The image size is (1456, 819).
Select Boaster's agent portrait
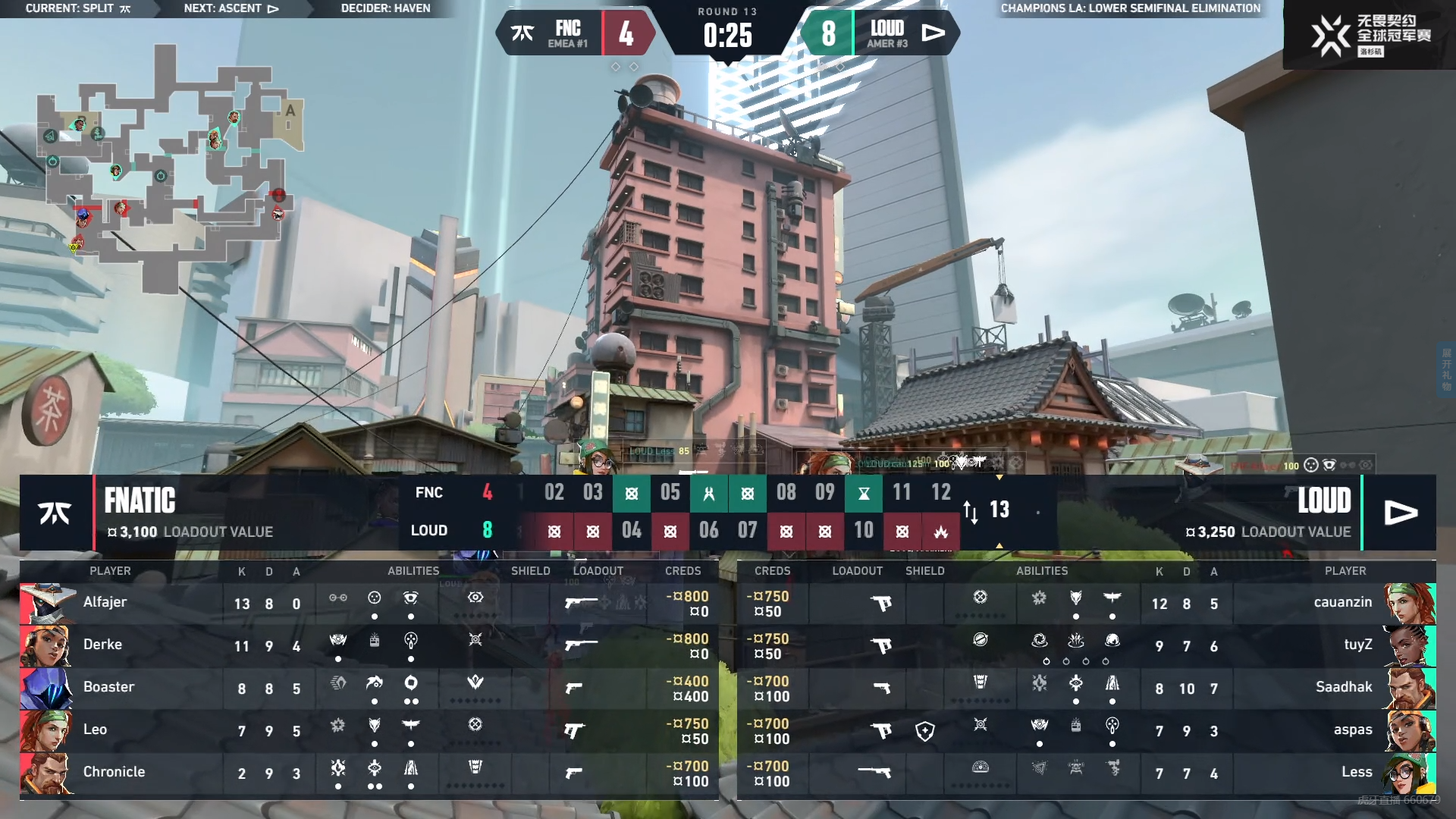(46, 689)
